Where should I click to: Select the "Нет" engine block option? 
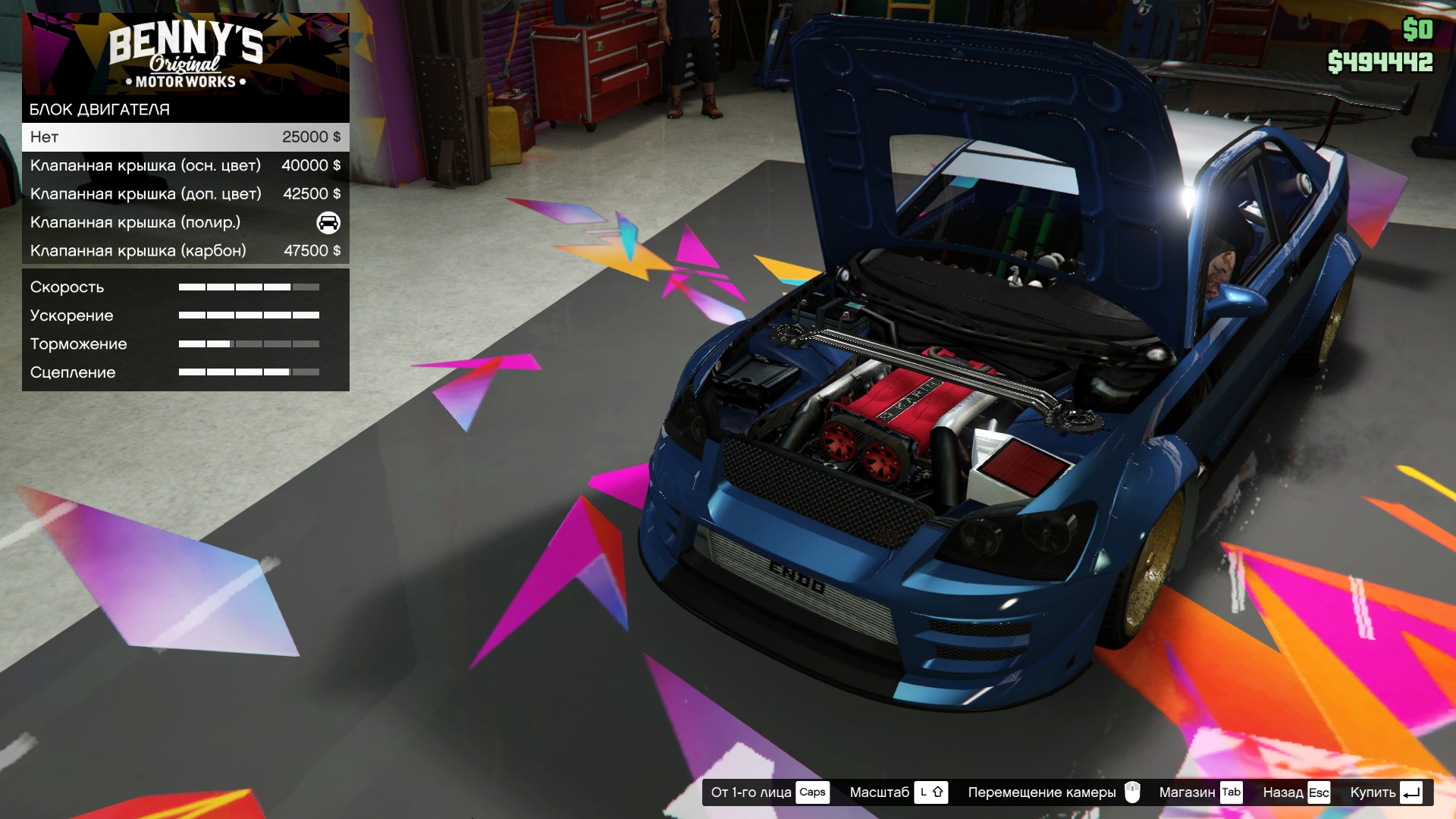point(185,137)
